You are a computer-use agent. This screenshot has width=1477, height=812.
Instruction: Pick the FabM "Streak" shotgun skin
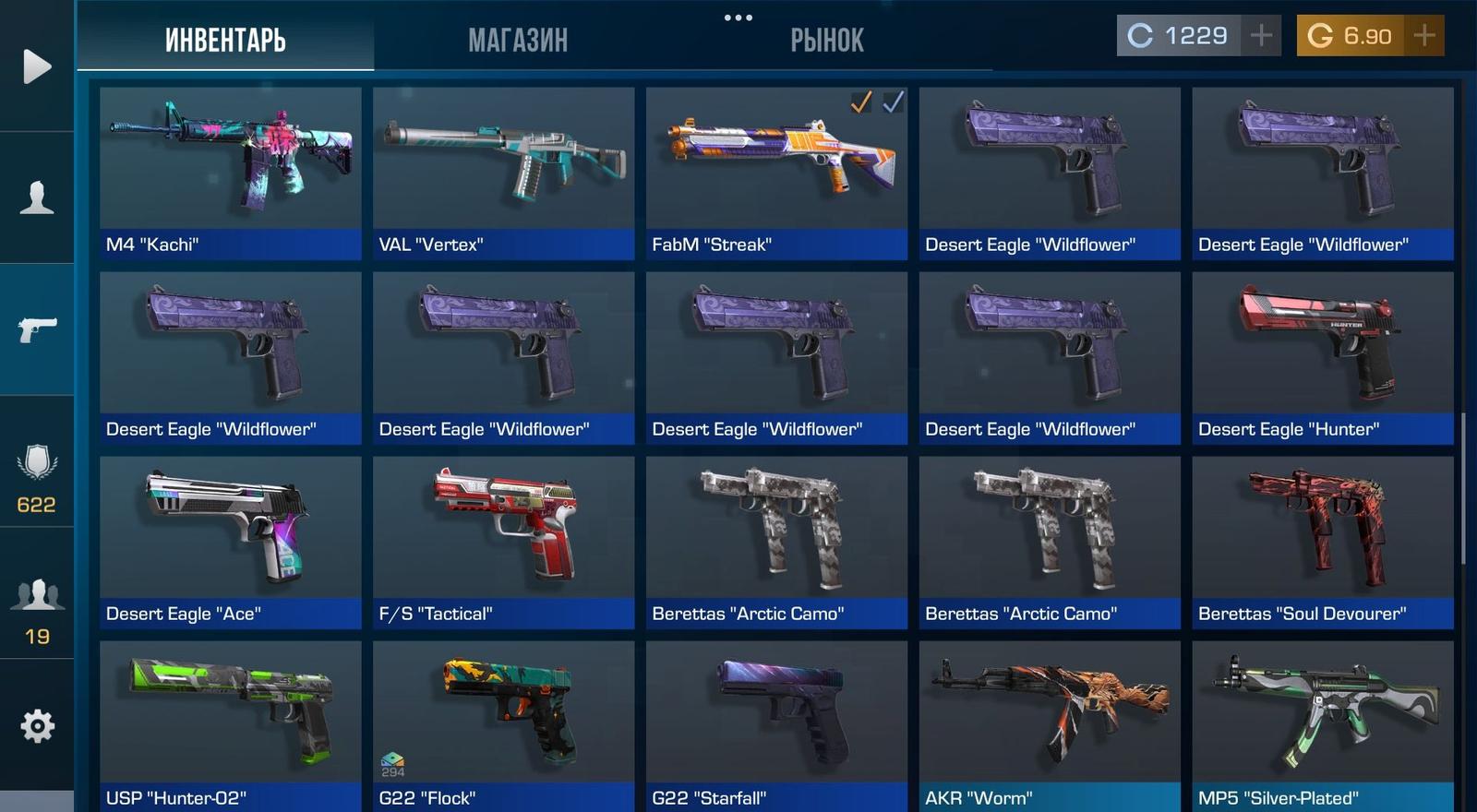[776, 173]
